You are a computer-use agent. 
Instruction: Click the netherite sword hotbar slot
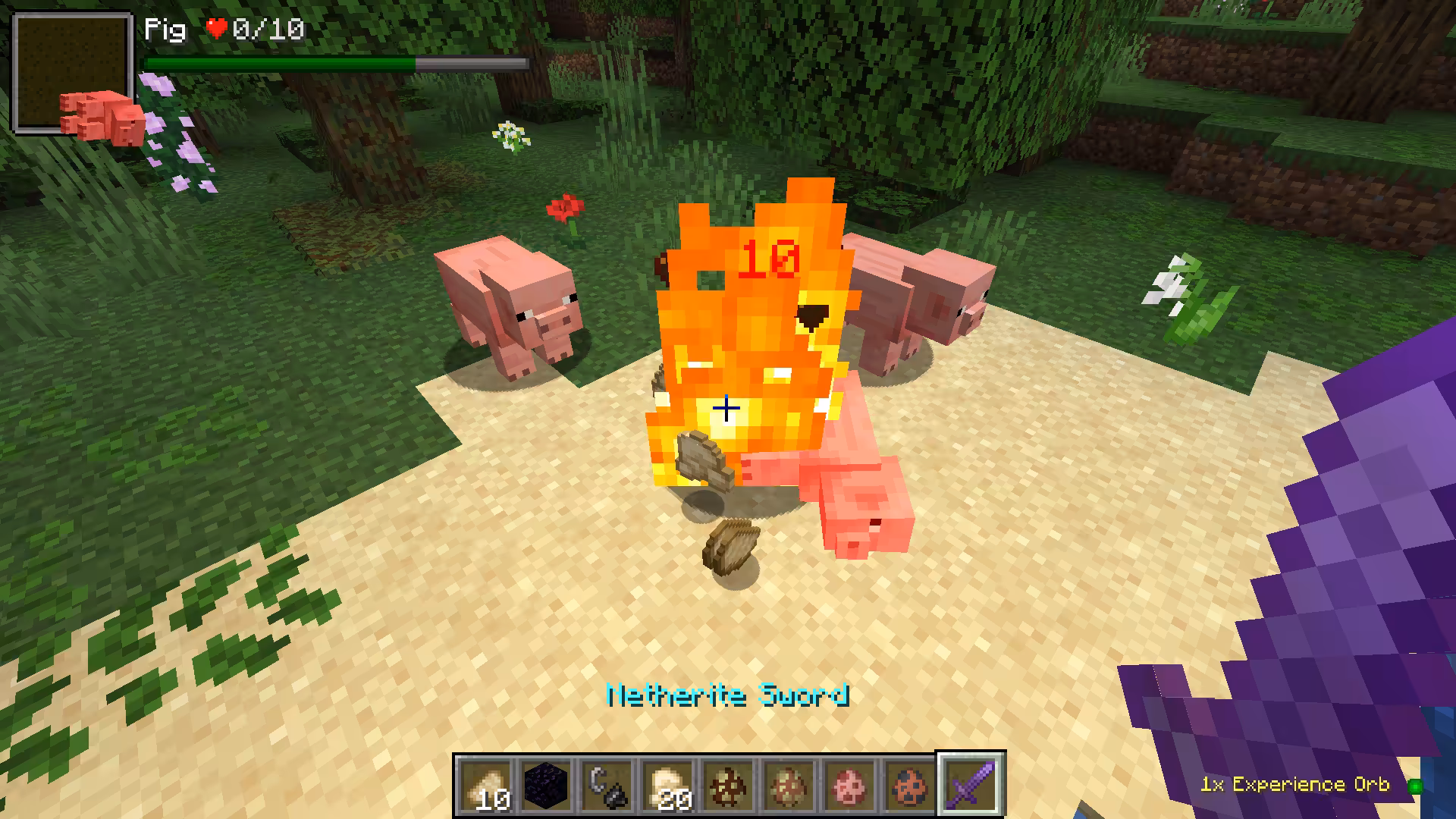pos(971,786)
